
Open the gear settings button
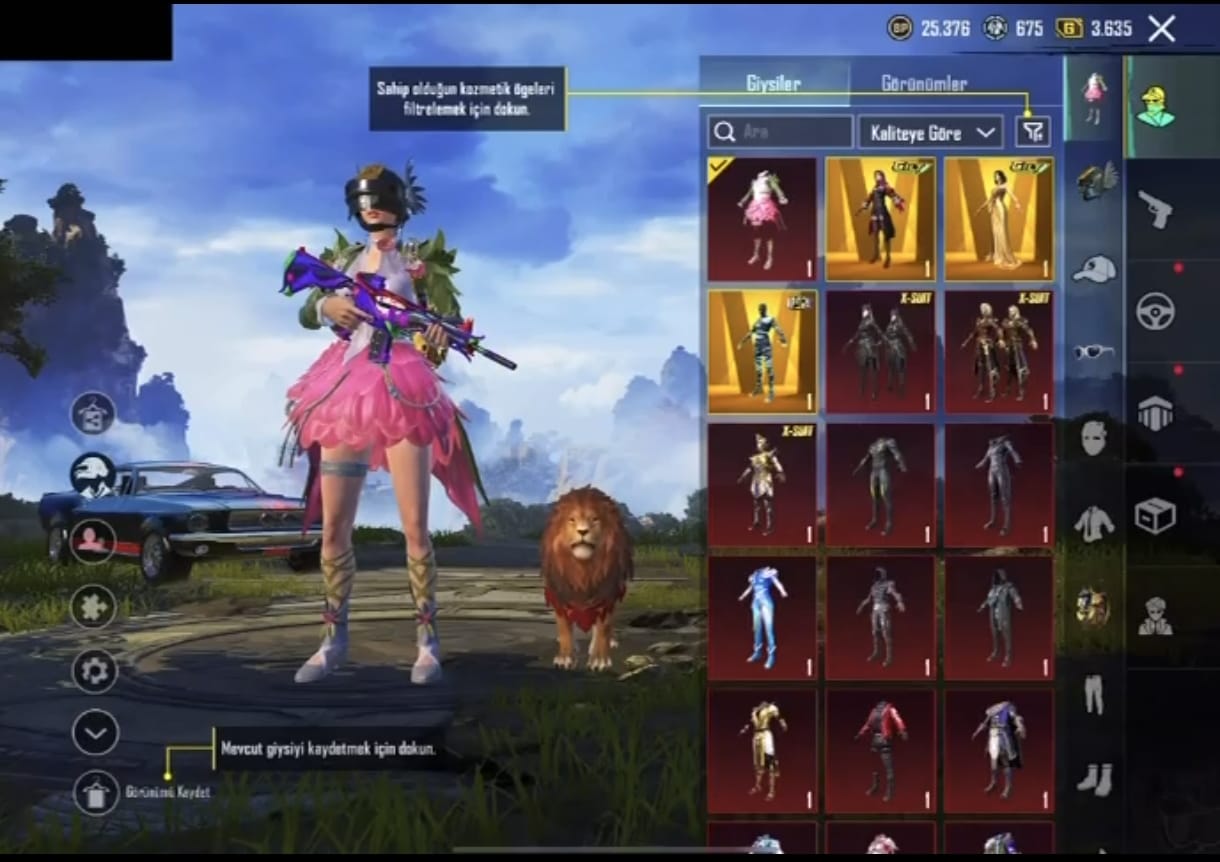tap(95, 671)
